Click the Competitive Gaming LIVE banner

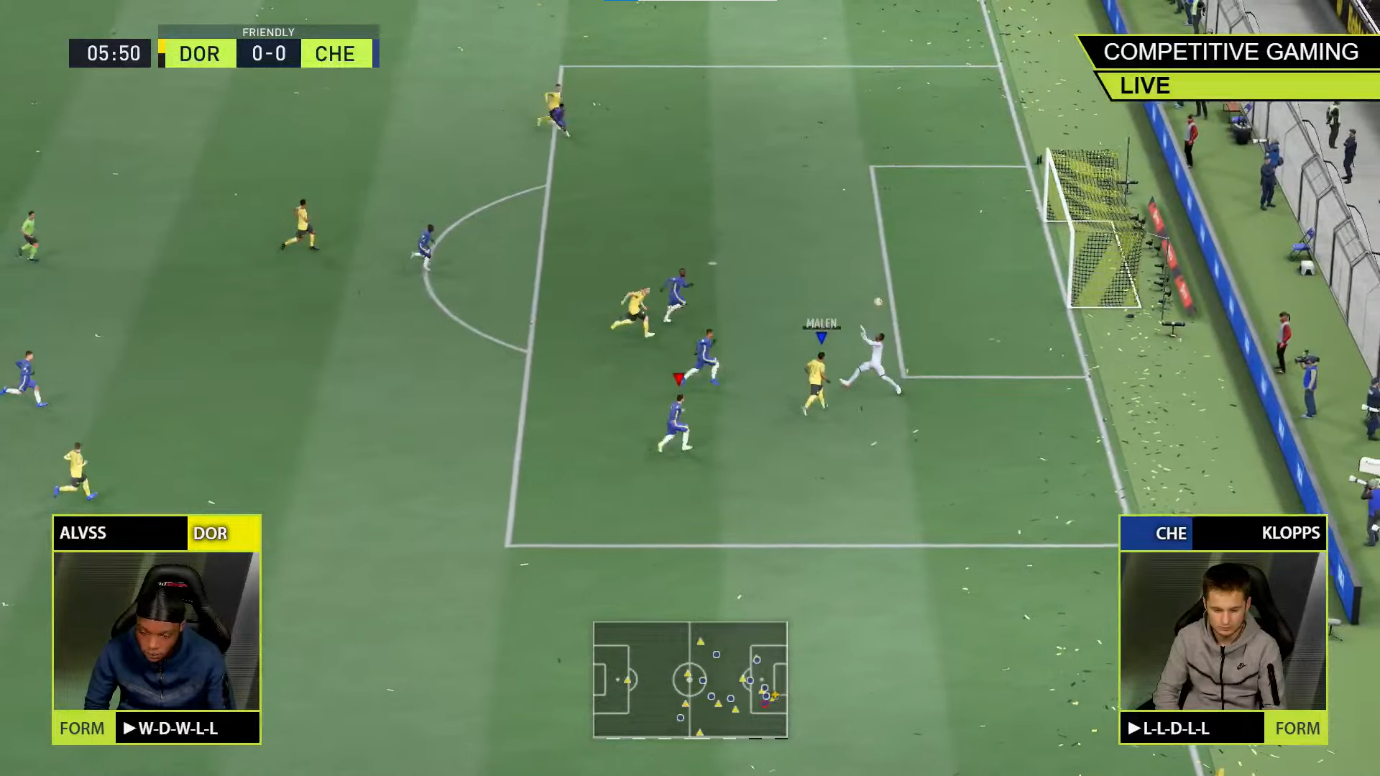[x=1229, y=67]
